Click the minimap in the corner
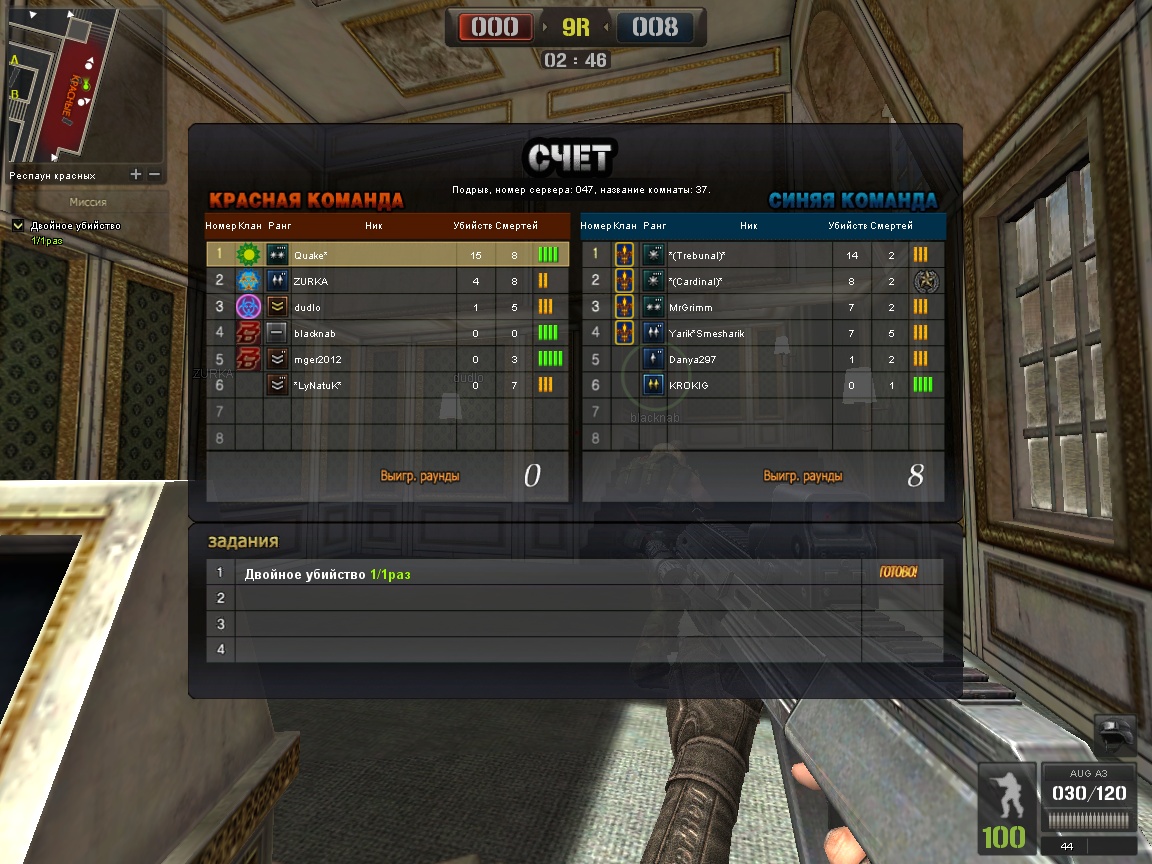This screenshot has width=1152, height=864. (x=84, y=85)
